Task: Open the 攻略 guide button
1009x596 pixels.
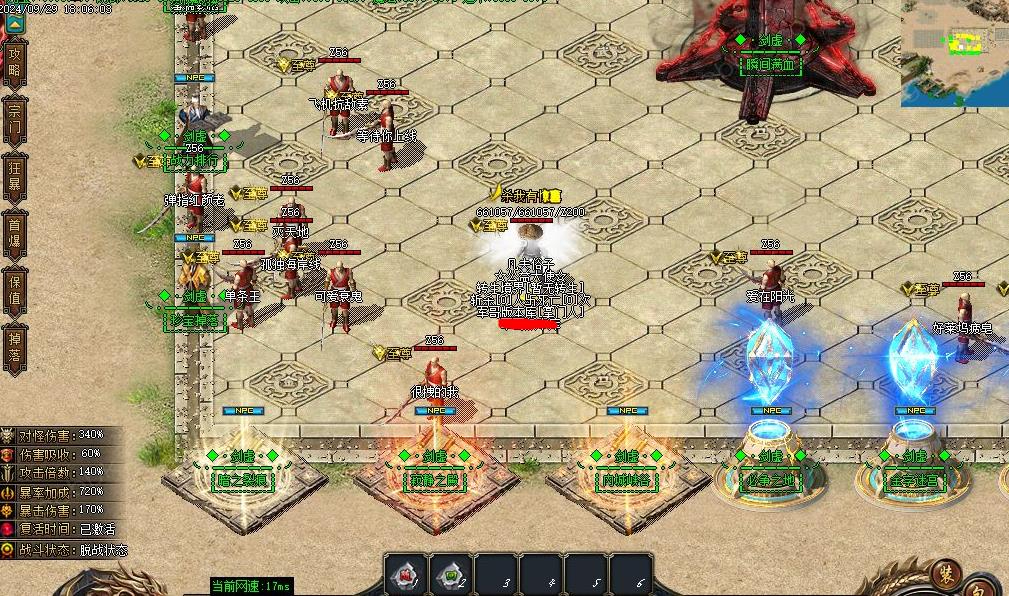Action: (x=14, y=63)
